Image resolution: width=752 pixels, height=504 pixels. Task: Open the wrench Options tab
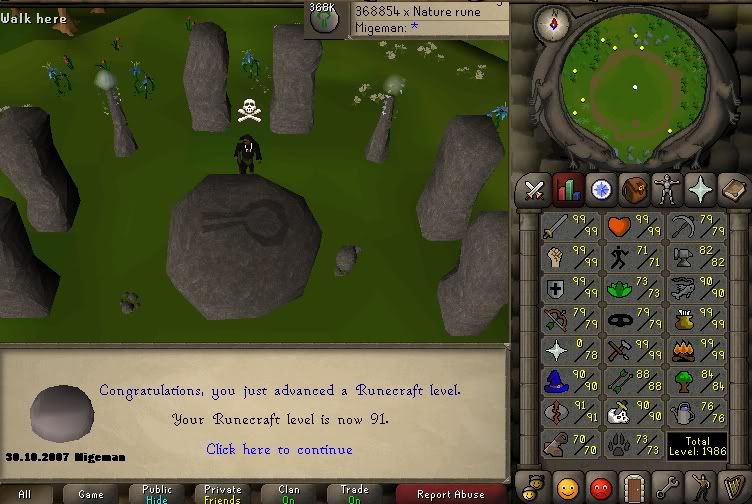(x=666, y=489)
